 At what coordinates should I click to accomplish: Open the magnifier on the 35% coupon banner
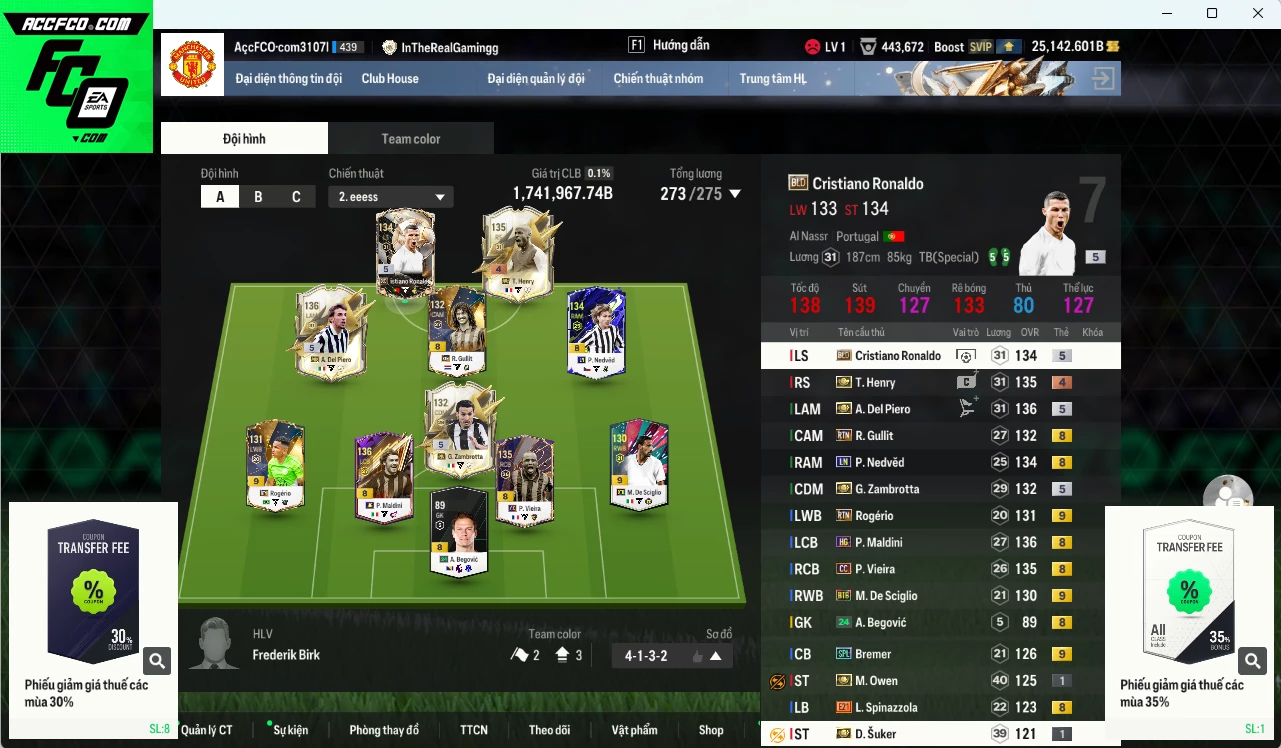tap(1252, 661)
